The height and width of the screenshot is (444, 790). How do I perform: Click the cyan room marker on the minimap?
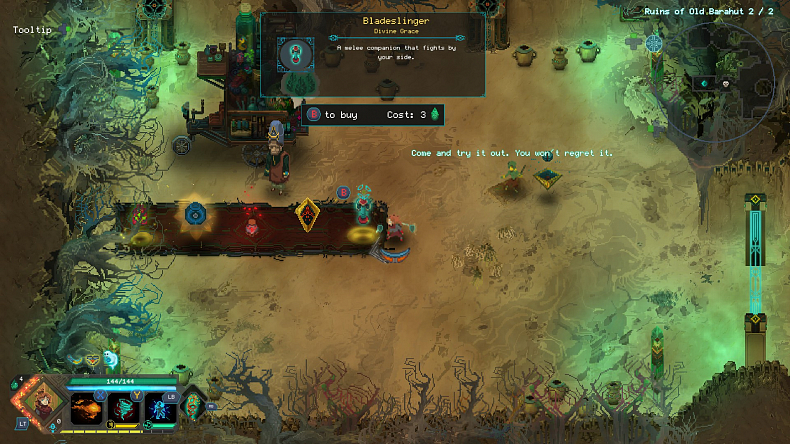point(703,83)
